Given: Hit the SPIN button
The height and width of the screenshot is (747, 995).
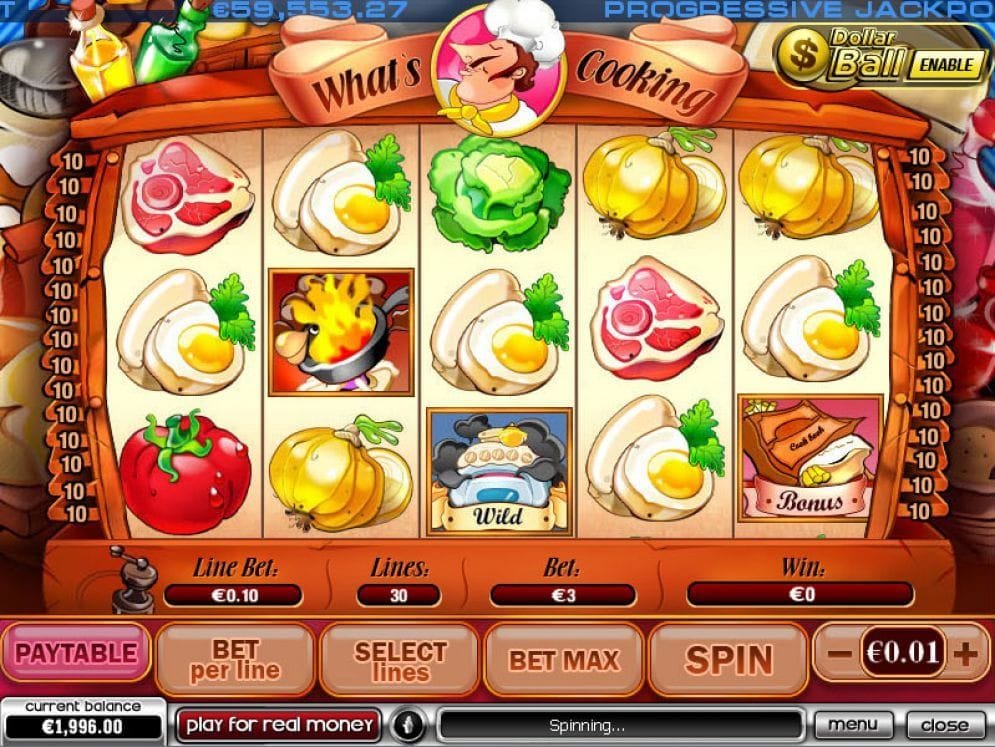Looking at the screenshot, I should tap(727, 660).
